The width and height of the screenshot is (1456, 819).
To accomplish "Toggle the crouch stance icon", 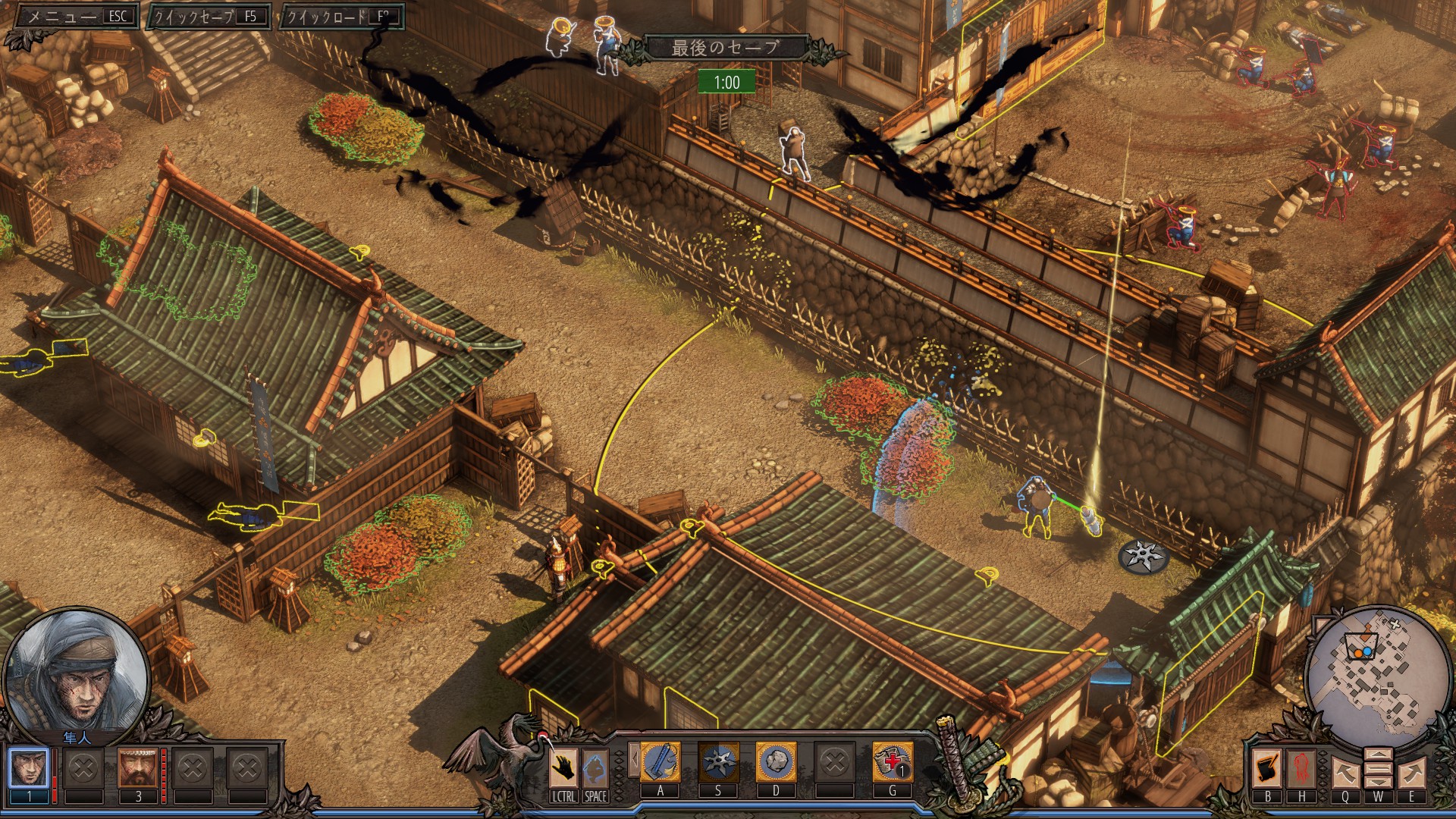I will [x=595, y=767].
